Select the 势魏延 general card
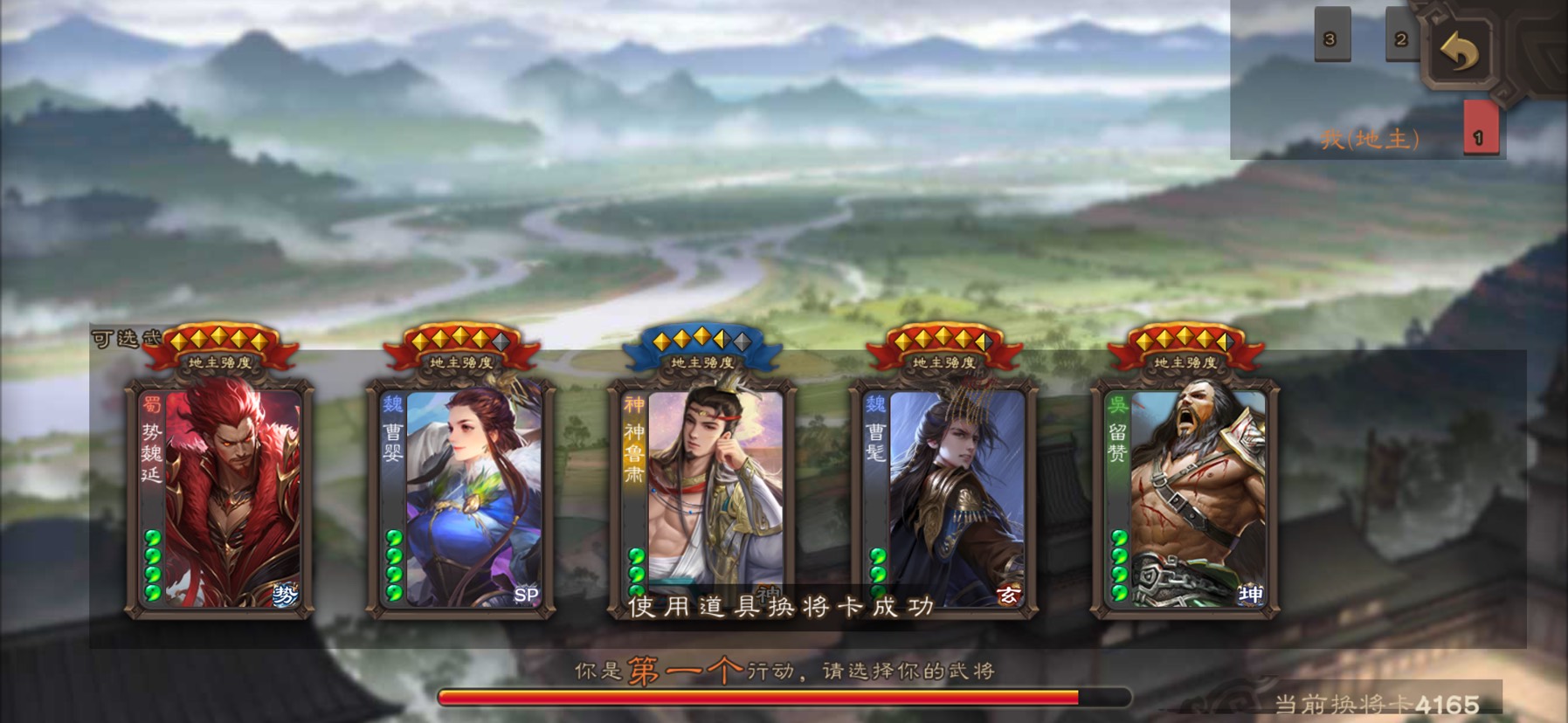Image resolution: width=1568 pixels, height=723 pixels. (x=220, y=498)
